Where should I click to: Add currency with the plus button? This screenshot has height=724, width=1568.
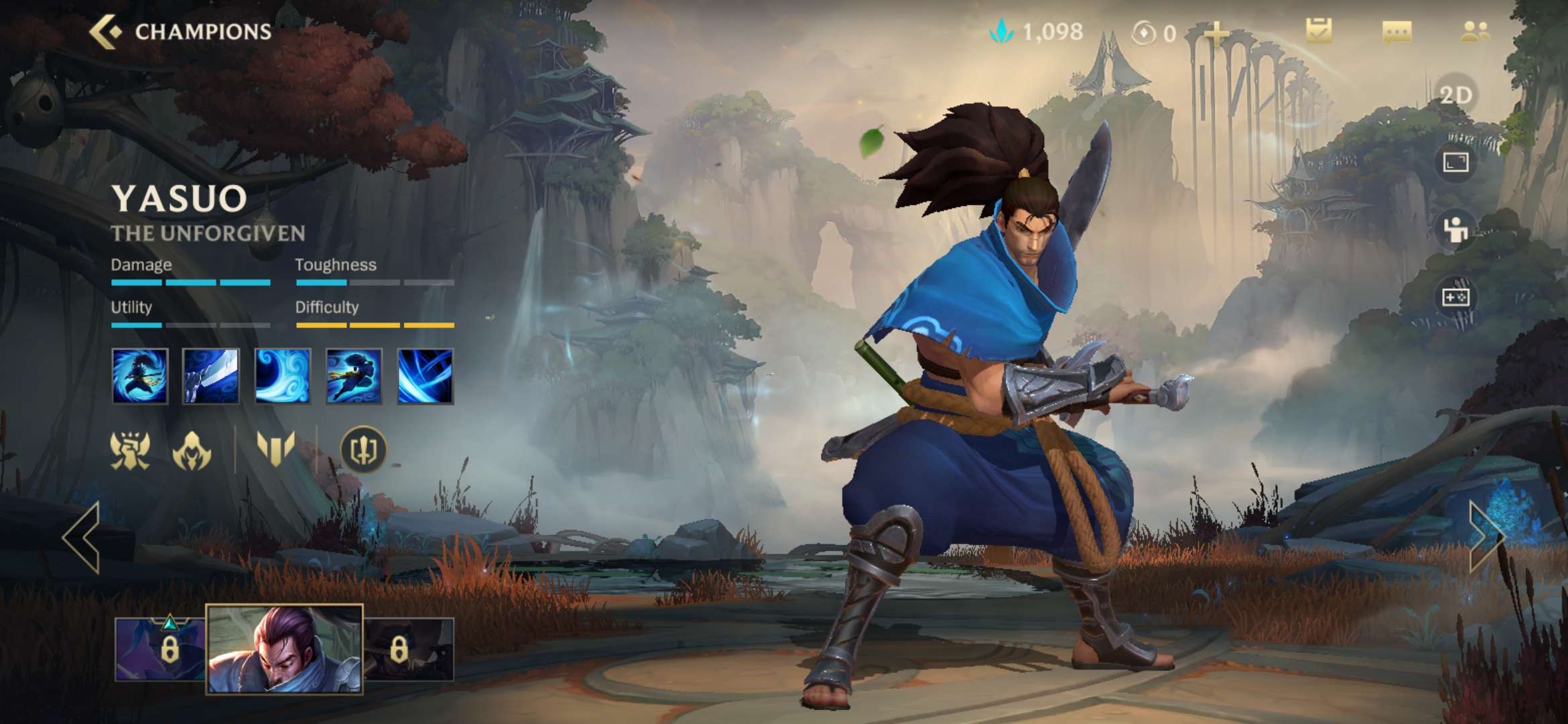1216,32
